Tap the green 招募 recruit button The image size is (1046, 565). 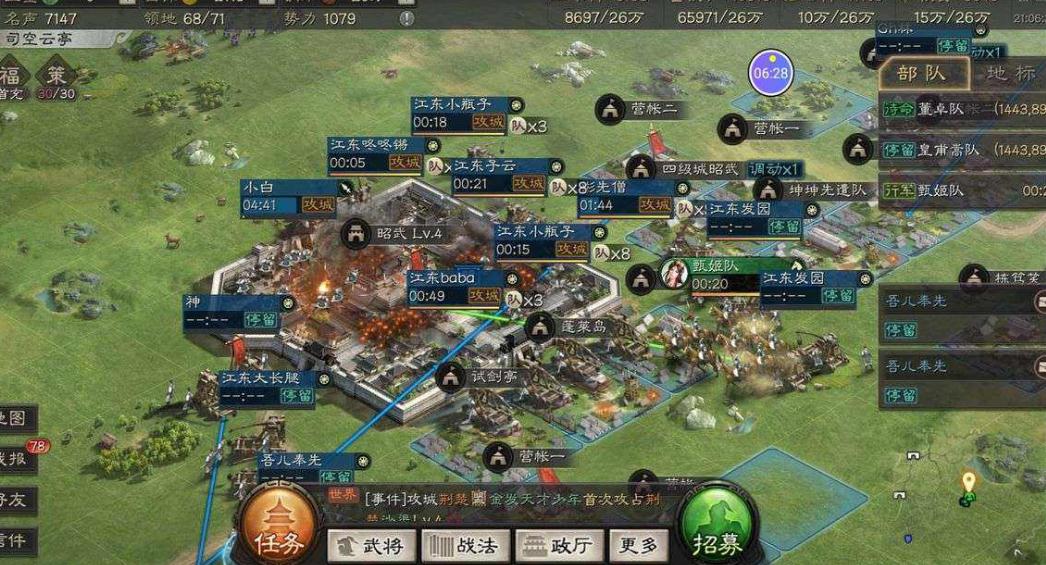(717, 529)
